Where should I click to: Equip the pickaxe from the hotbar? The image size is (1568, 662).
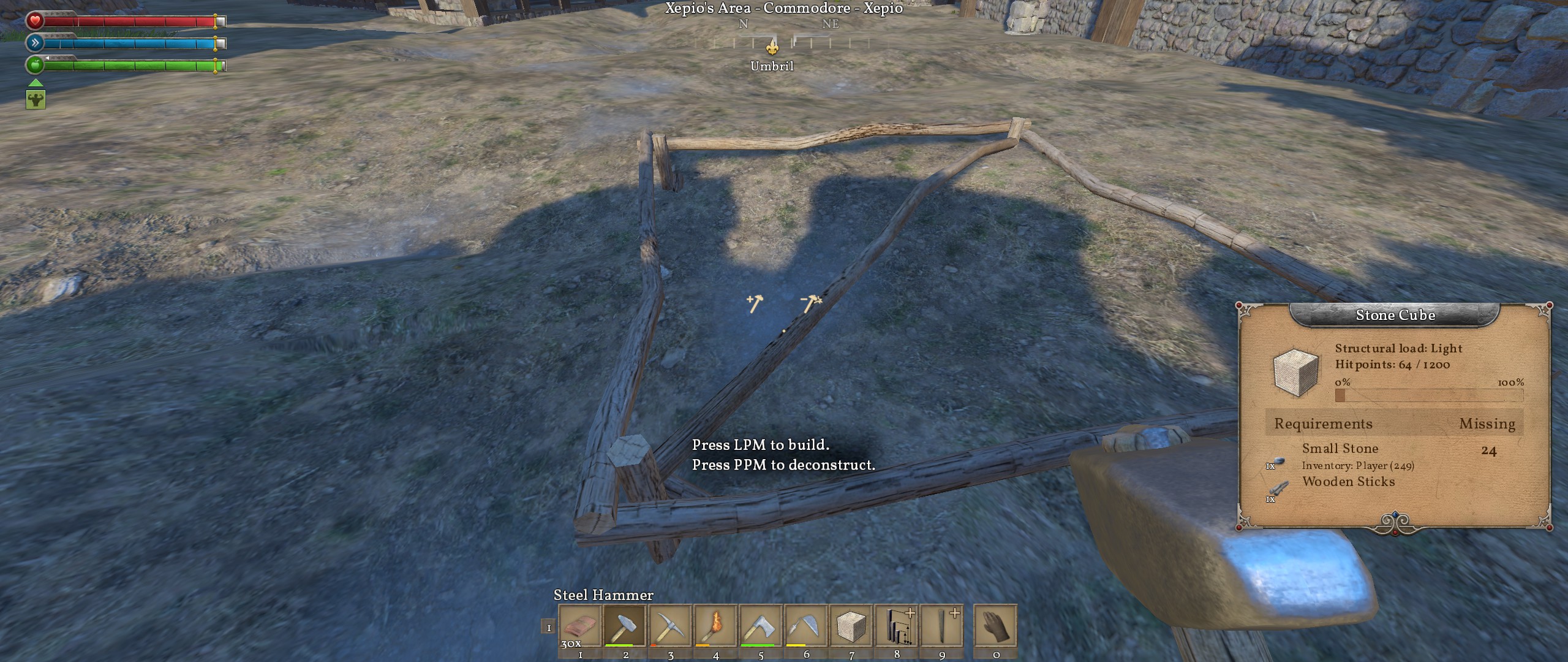point(670,626)
